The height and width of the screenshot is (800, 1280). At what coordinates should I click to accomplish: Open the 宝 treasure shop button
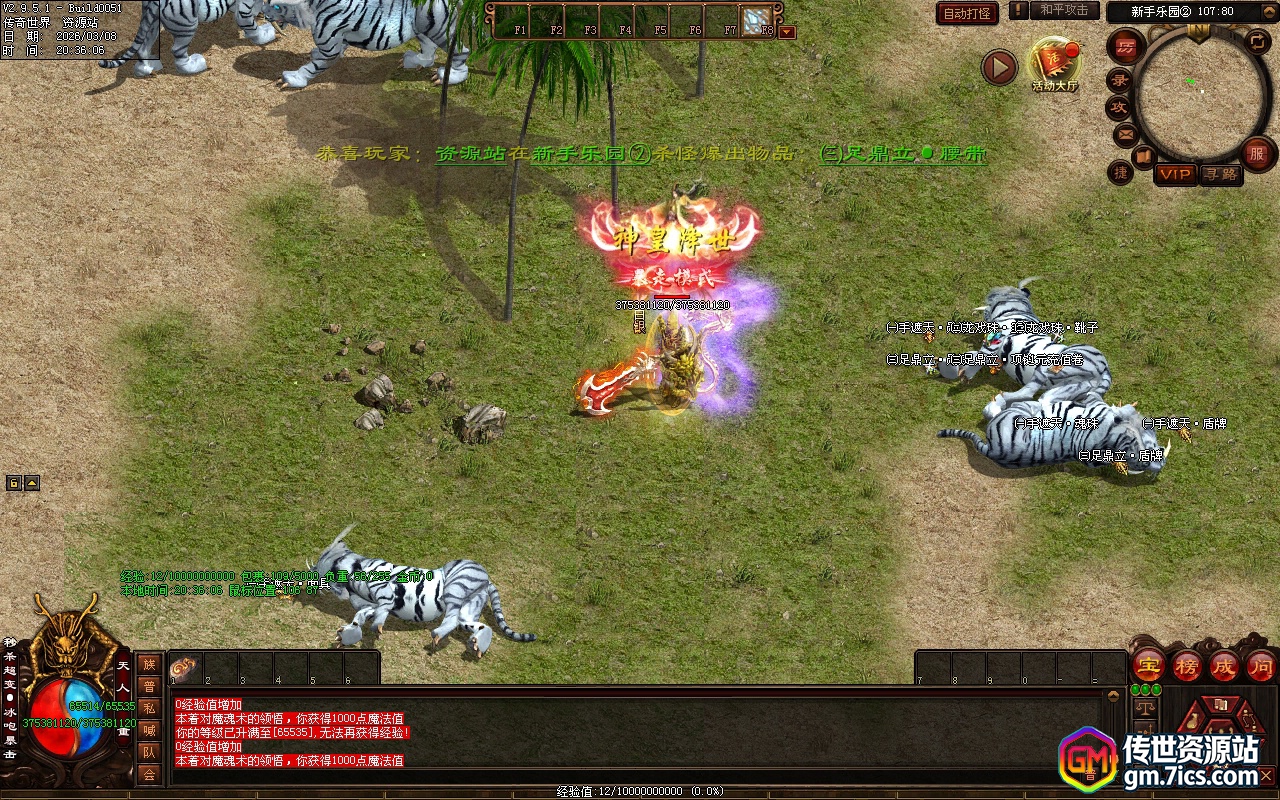point(1147,666)
